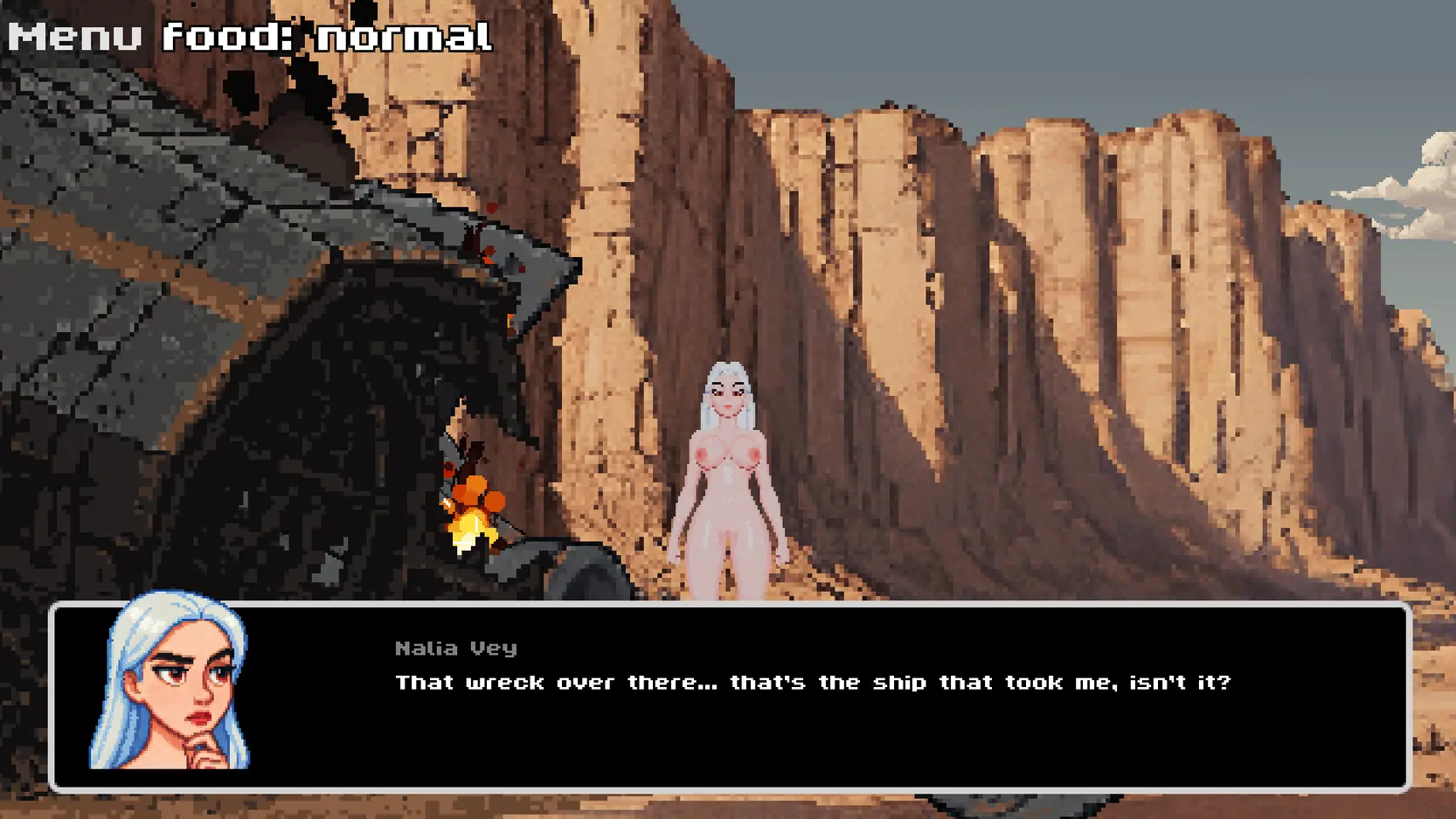1456x819 pixels.
Task: Open the Menu button
Action: coord(75,37)
